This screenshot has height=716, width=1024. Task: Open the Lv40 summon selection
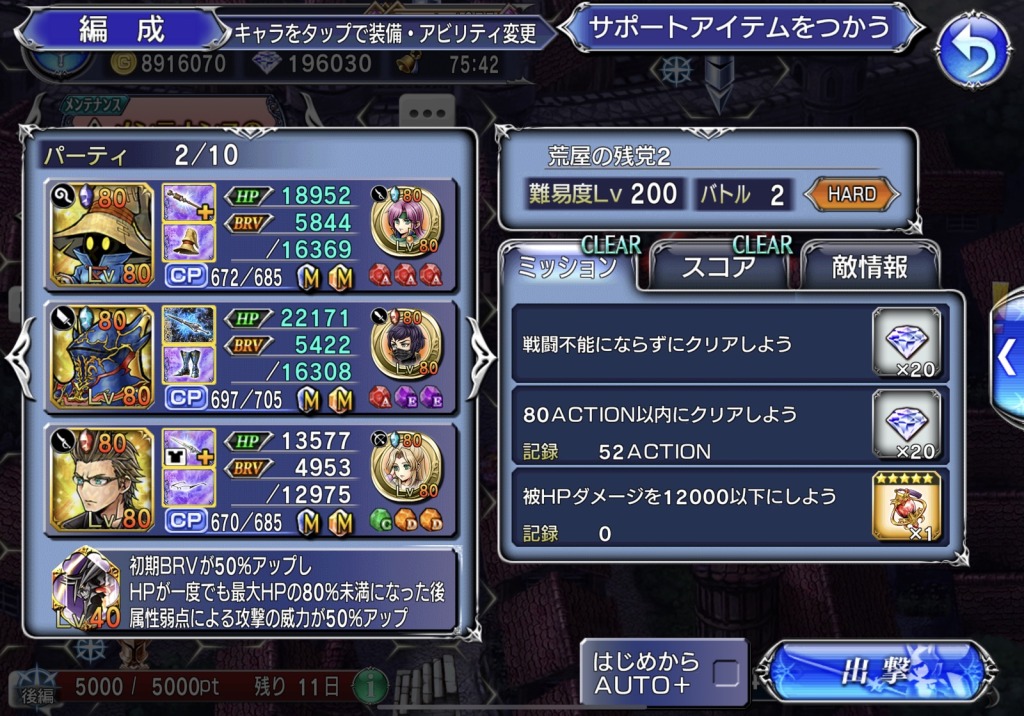tap(86, 590)
